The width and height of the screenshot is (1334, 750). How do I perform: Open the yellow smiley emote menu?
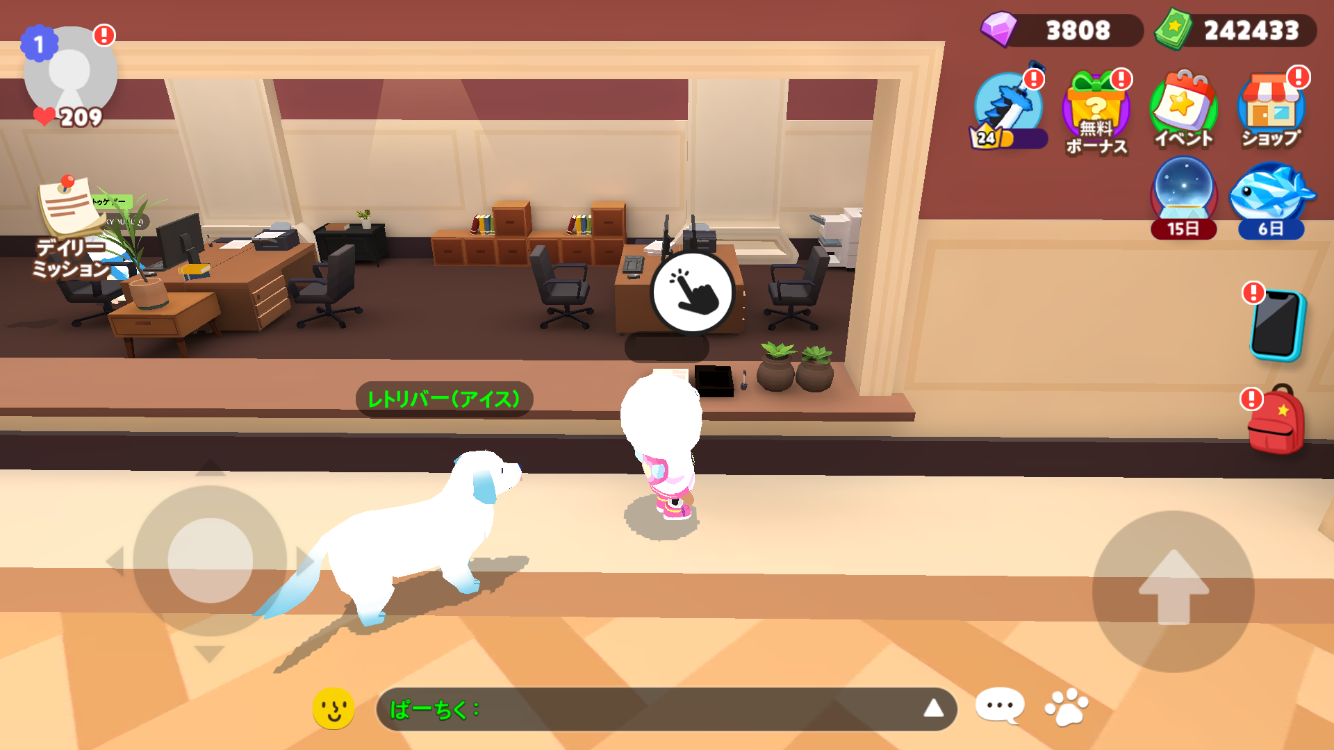pyautogui.click(x=334, y=709)
